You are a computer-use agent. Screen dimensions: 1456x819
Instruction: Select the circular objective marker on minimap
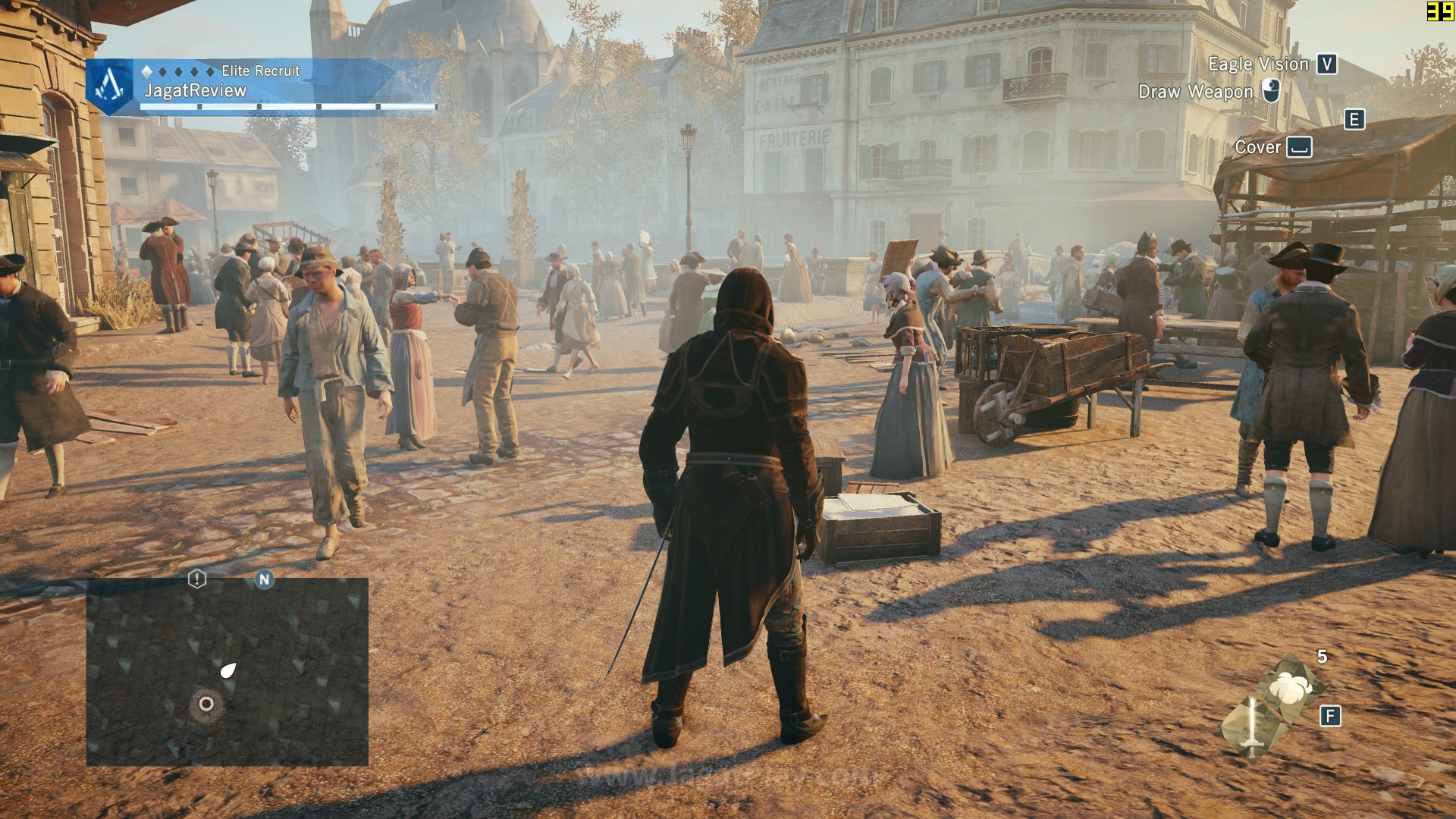click(x=206, y=704)
